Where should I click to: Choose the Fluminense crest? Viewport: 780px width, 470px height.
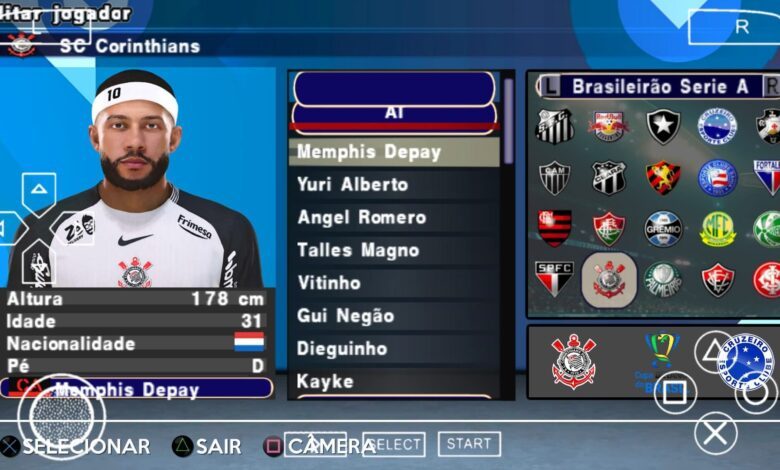tap(608, 229)
